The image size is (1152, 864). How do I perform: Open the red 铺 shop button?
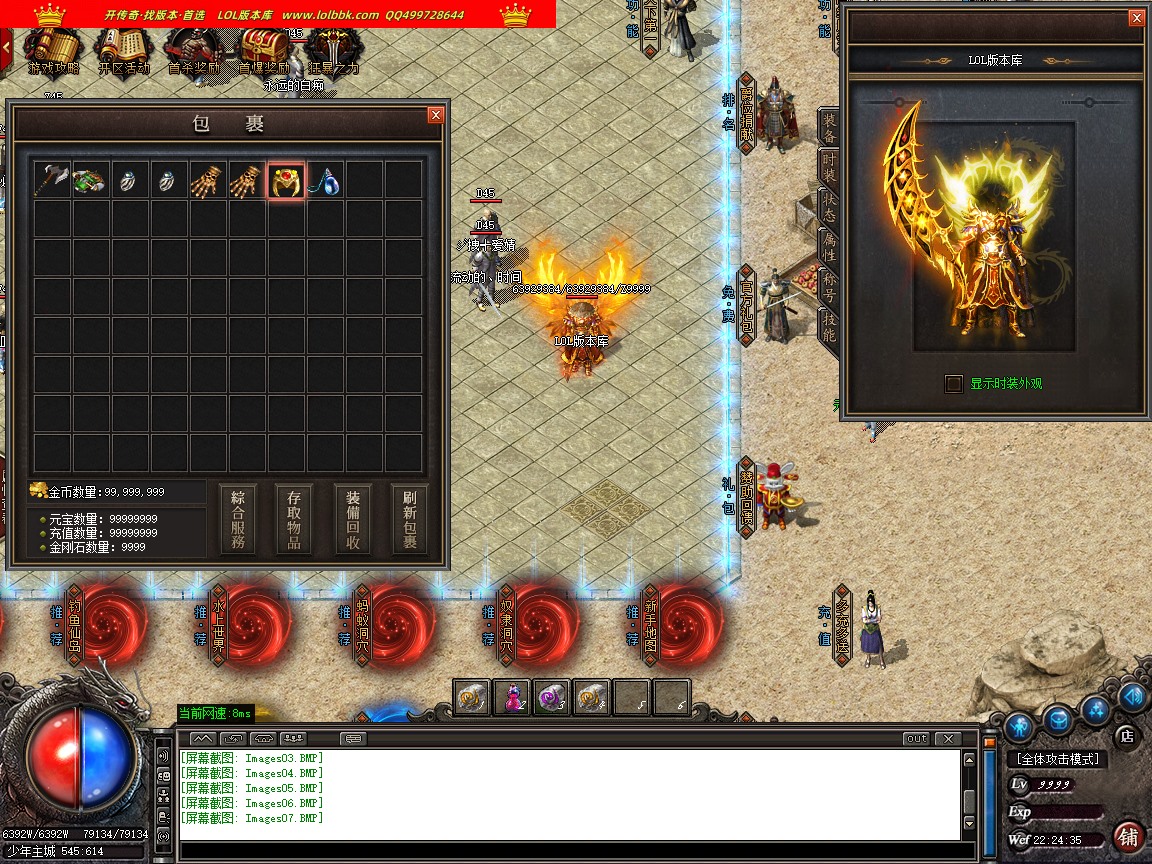[x=1128, y=836]
